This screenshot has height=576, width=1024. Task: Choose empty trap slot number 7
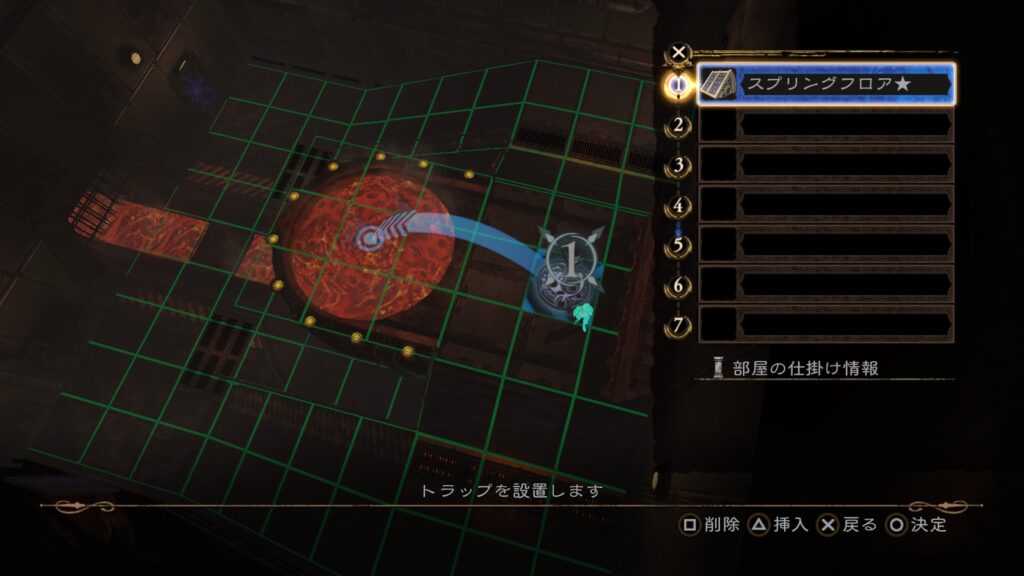click(x=826, y=324)
